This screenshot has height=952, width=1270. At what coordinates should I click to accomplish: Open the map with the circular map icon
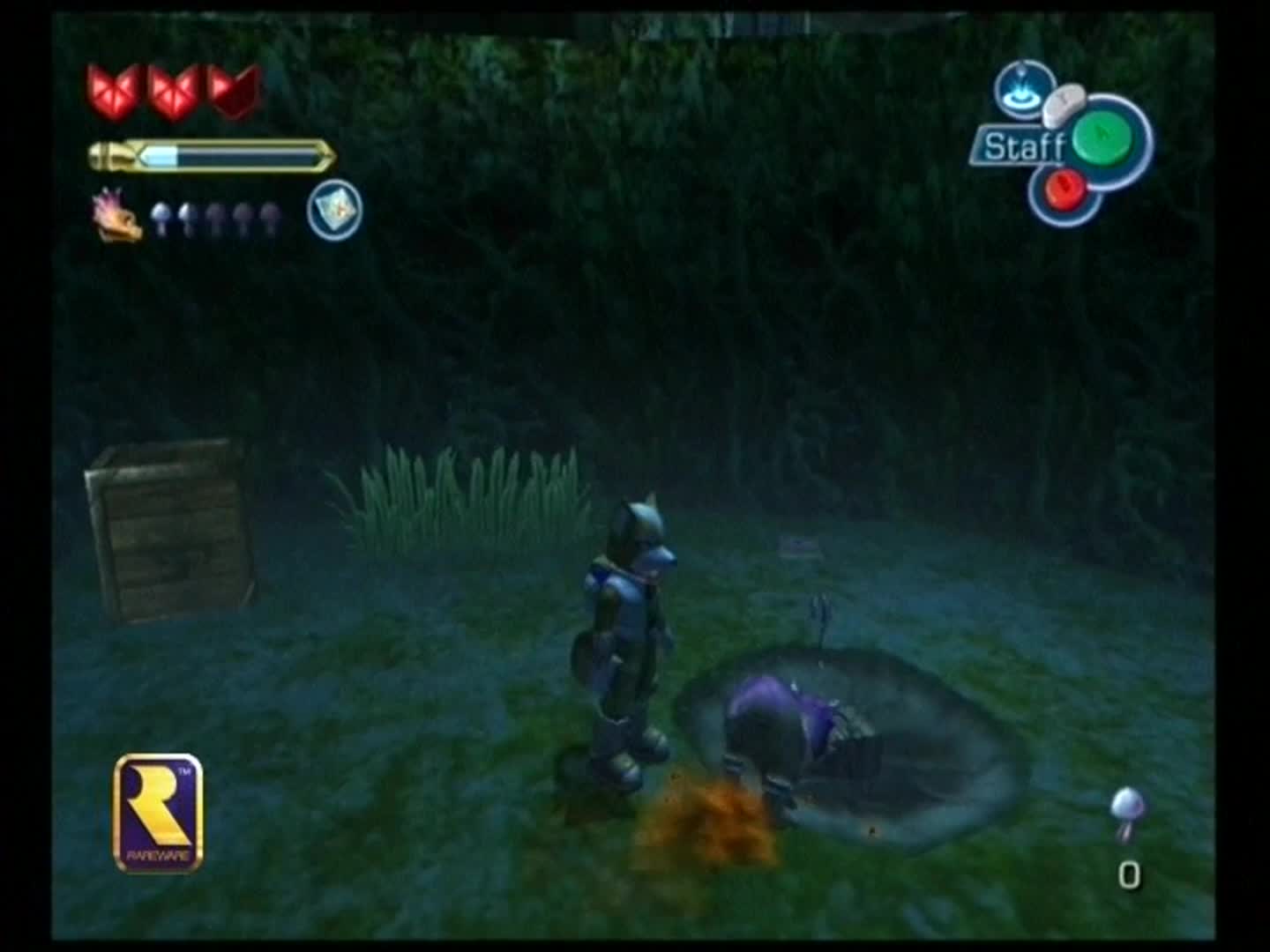point(335,212)
